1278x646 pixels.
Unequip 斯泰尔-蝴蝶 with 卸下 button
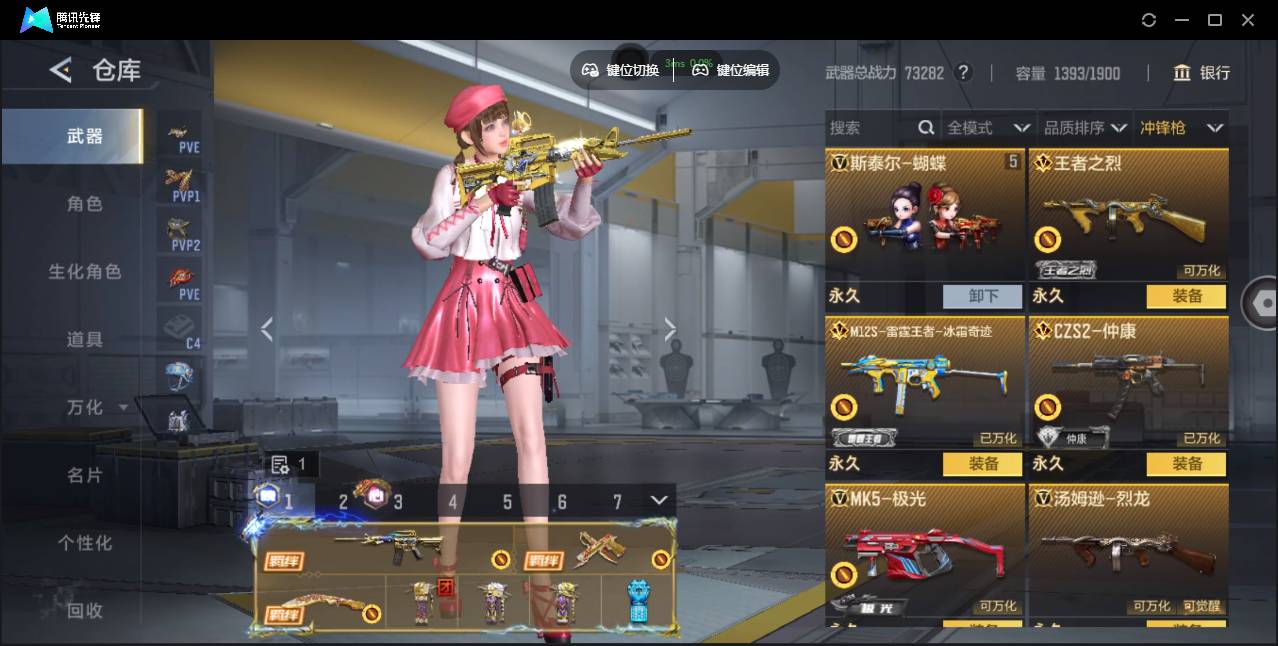(983, 296)
